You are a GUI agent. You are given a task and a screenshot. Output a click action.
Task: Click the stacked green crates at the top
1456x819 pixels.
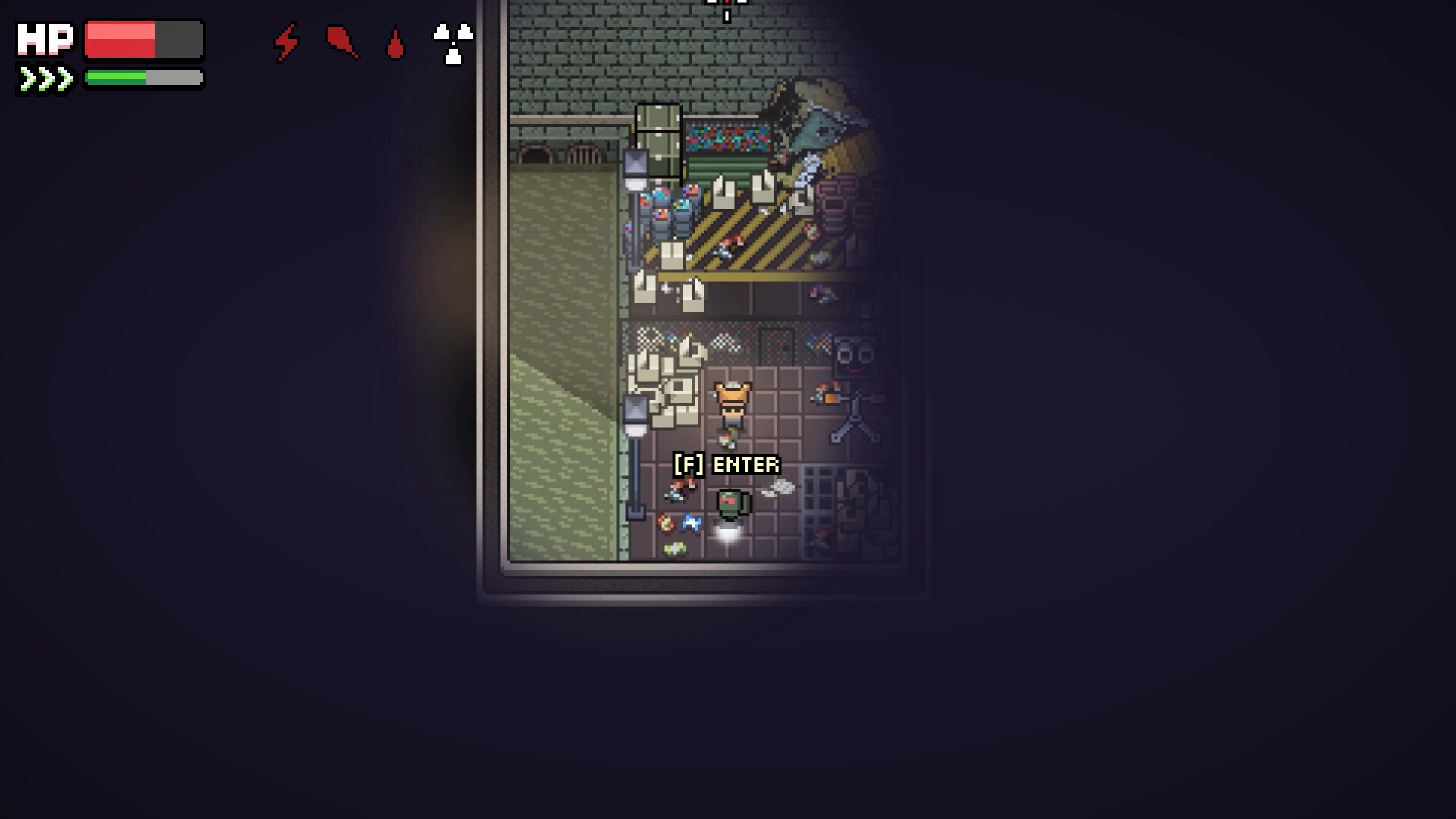(660, 140)
